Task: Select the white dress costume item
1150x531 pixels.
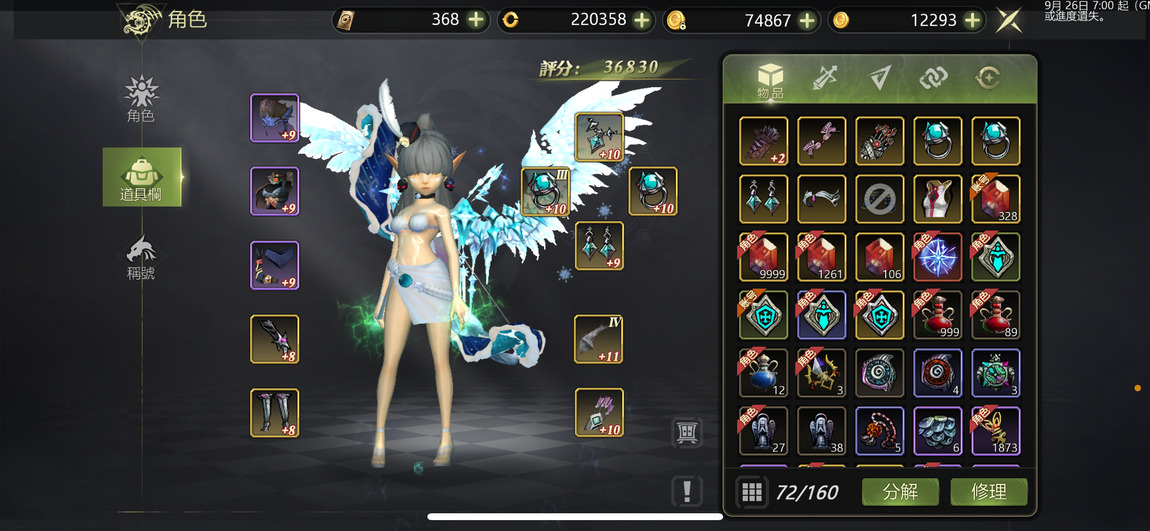Action: 938,199
